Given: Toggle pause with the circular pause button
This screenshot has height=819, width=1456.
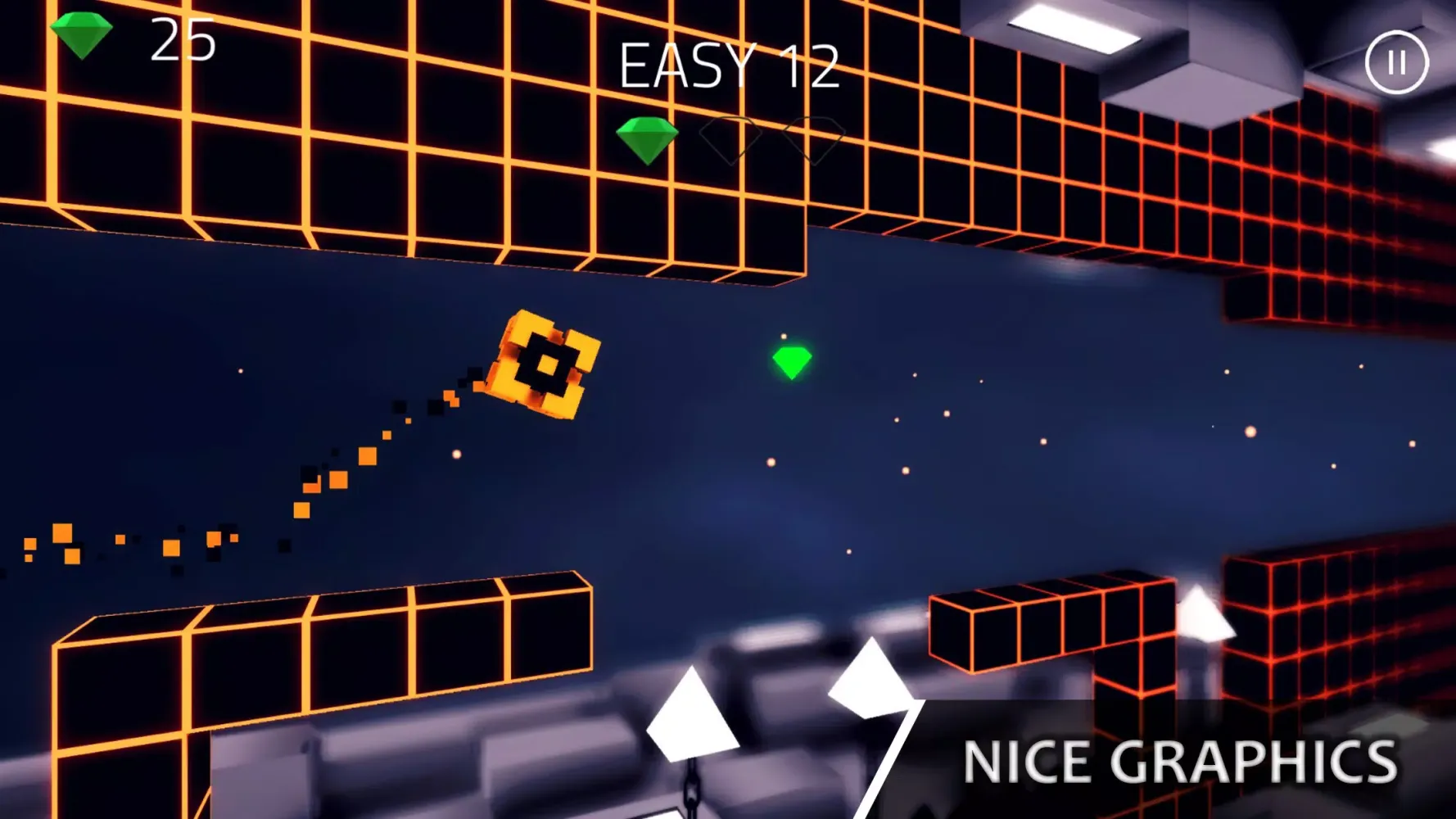Looking at the screenshot, I should 1395,61.
